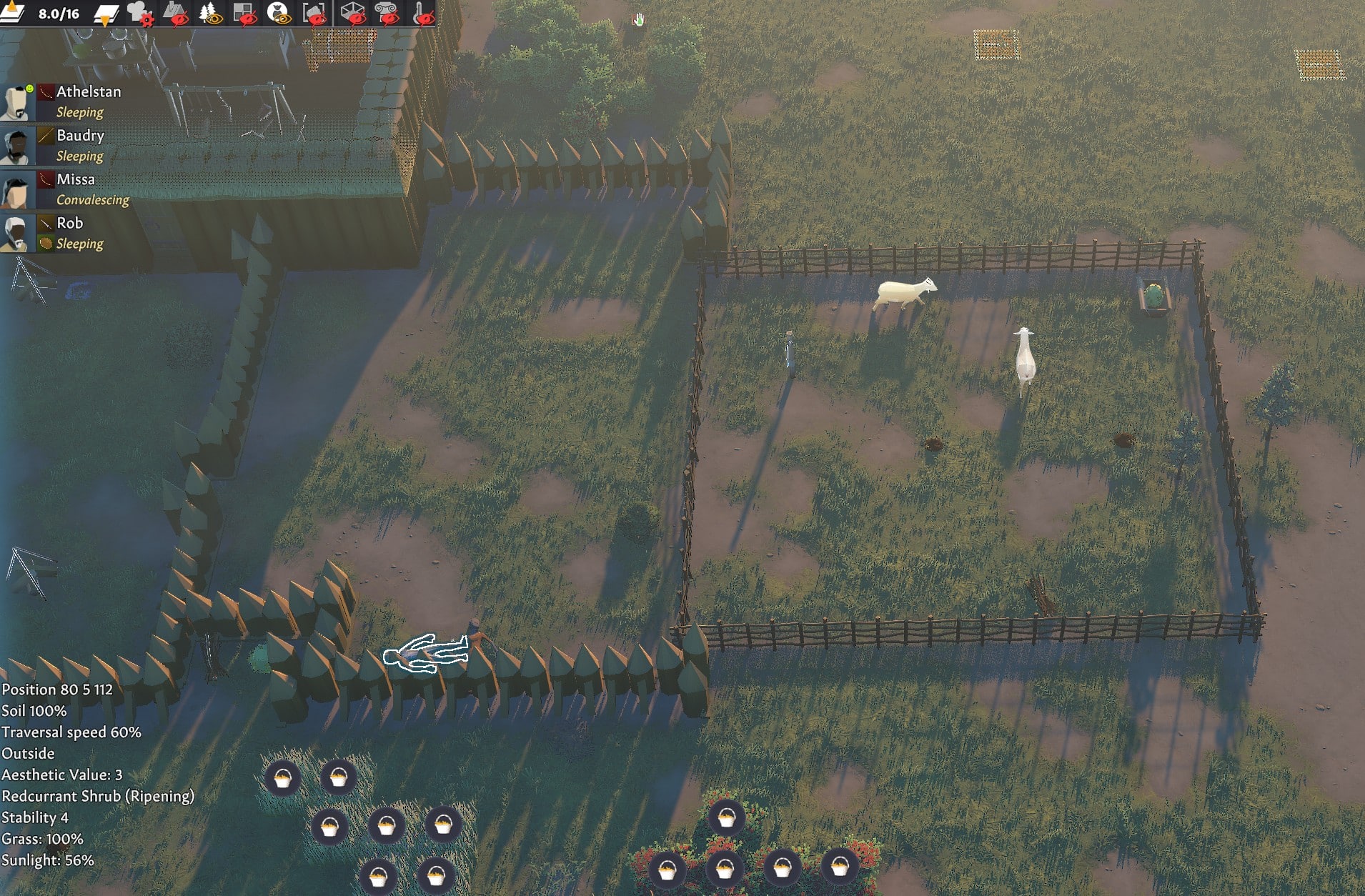Toggle the roof visibility overlay
Viewport: 1365px width, 896px height.
click(174, 13)
